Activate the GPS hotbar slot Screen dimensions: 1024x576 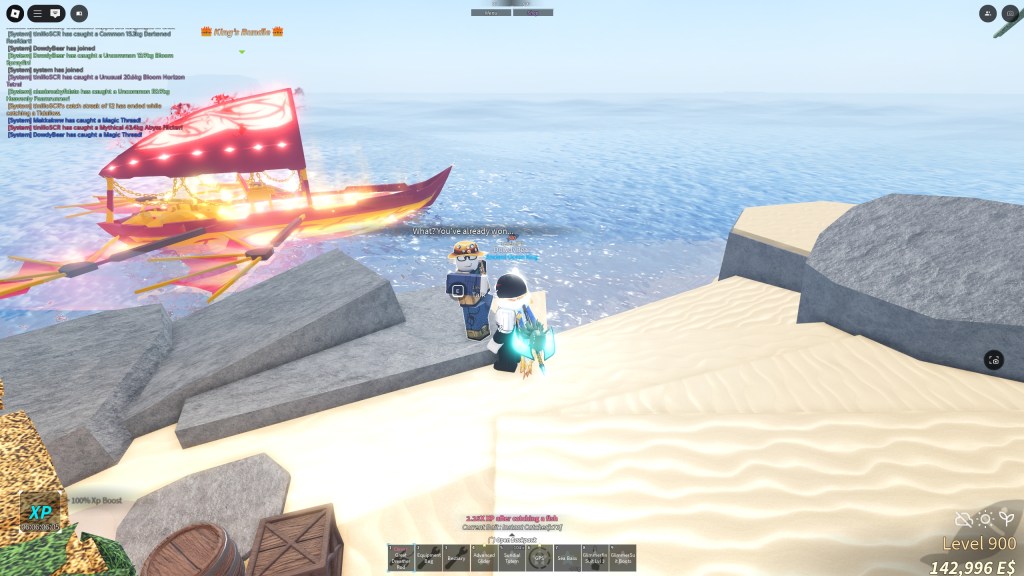point(540,557)
